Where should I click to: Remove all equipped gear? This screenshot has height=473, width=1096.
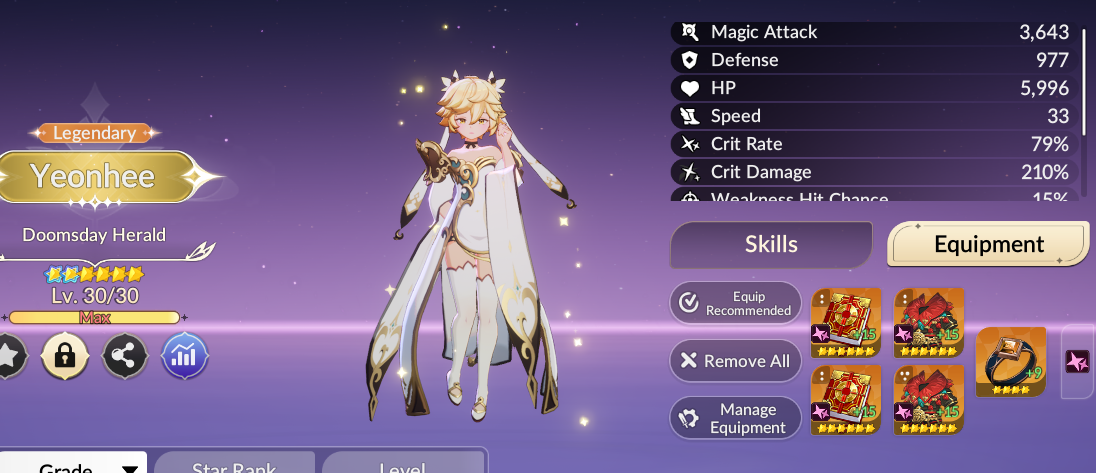[x=735, y=361]
